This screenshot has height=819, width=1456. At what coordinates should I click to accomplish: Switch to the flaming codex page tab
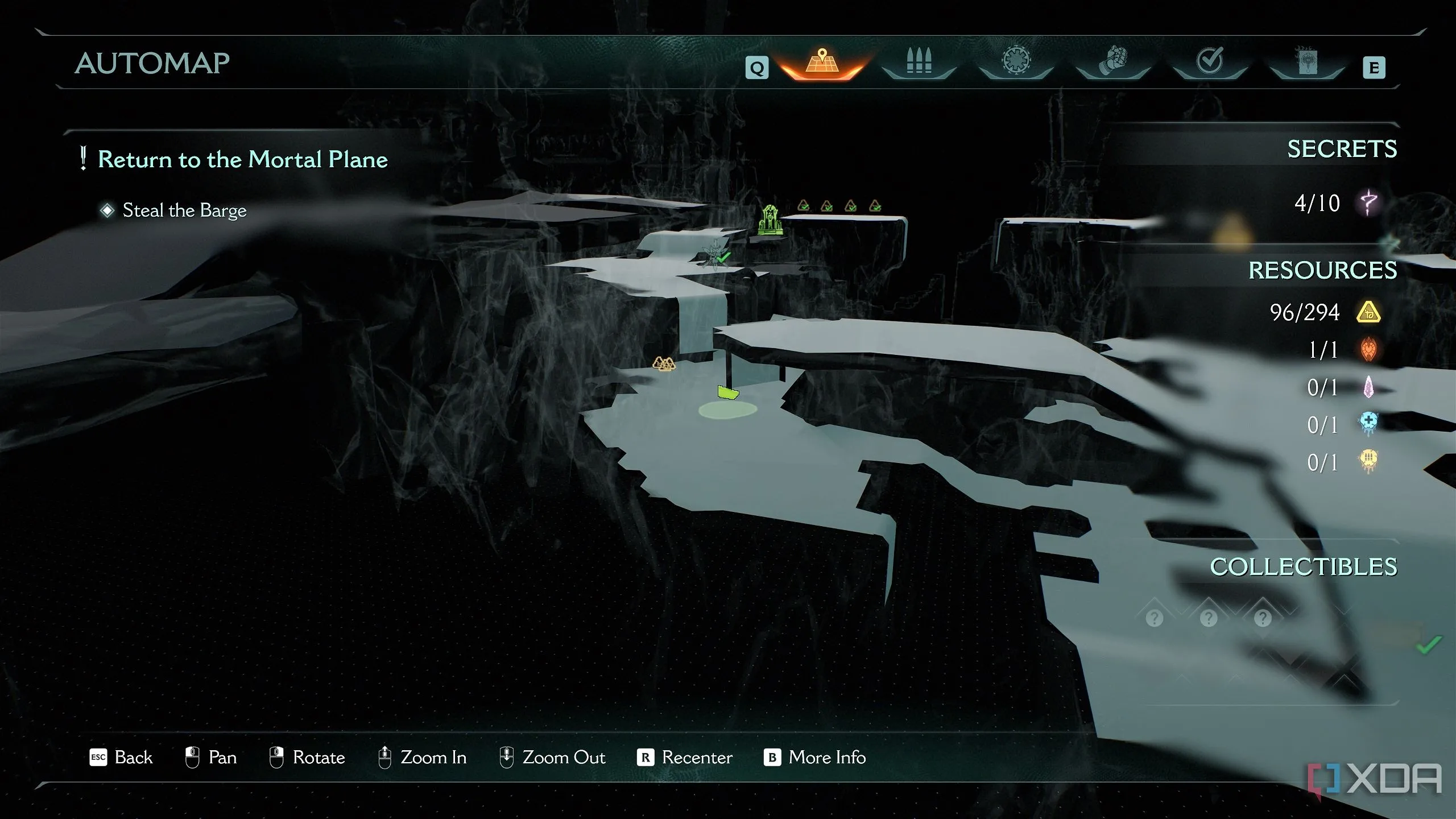click(1306, 61)
